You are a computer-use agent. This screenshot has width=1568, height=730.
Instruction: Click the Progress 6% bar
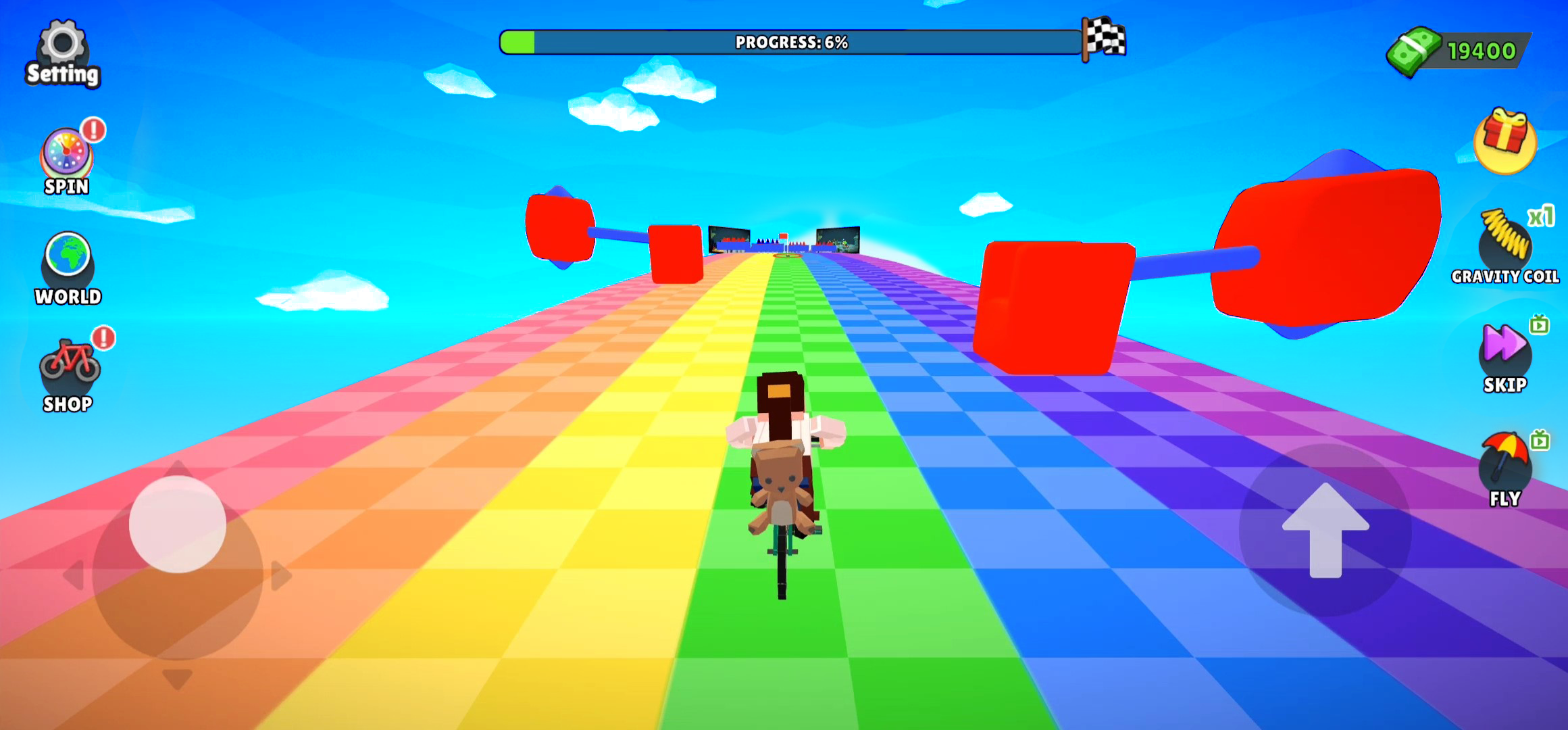[x=790, y=42]
